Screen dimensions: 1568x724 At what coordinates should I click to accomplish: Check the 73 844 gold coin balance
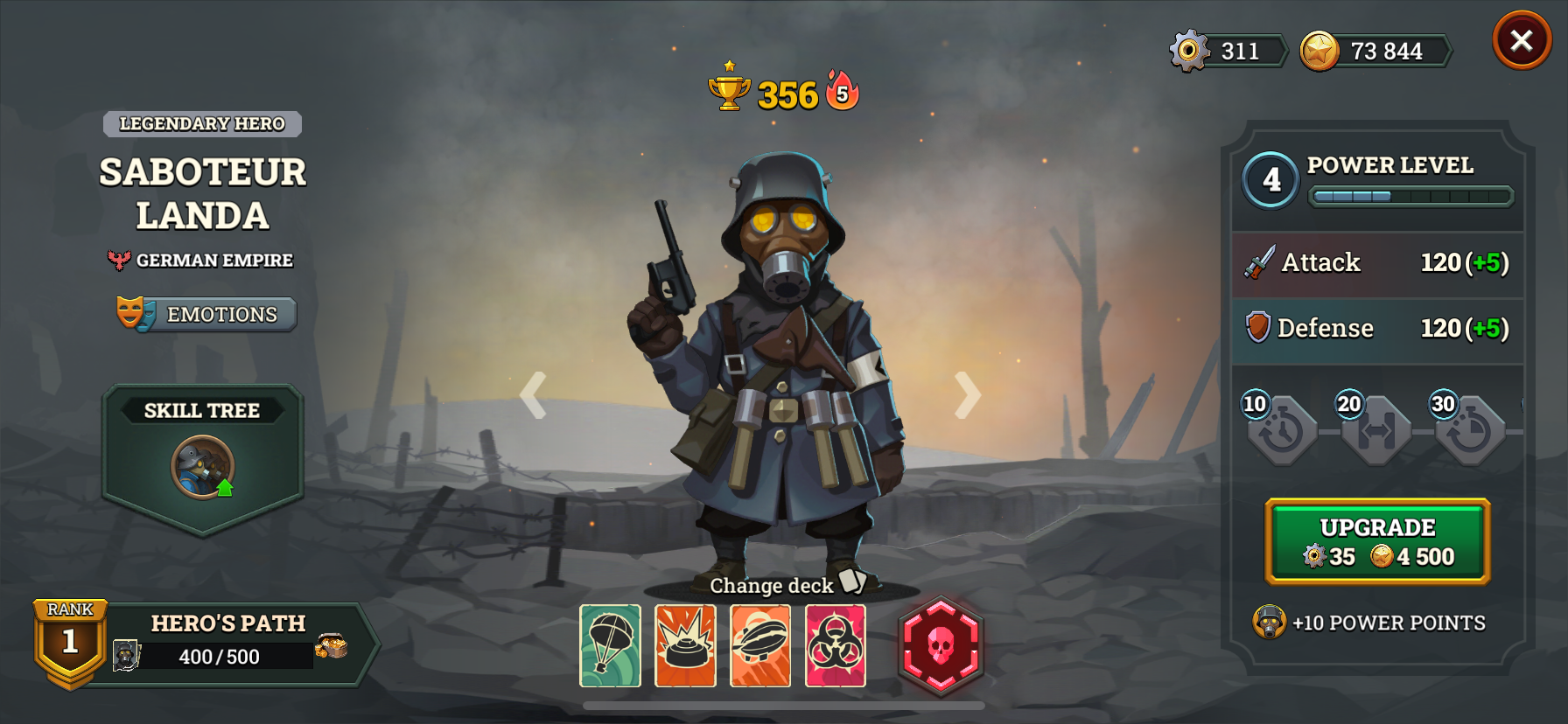click(1375, 51)
